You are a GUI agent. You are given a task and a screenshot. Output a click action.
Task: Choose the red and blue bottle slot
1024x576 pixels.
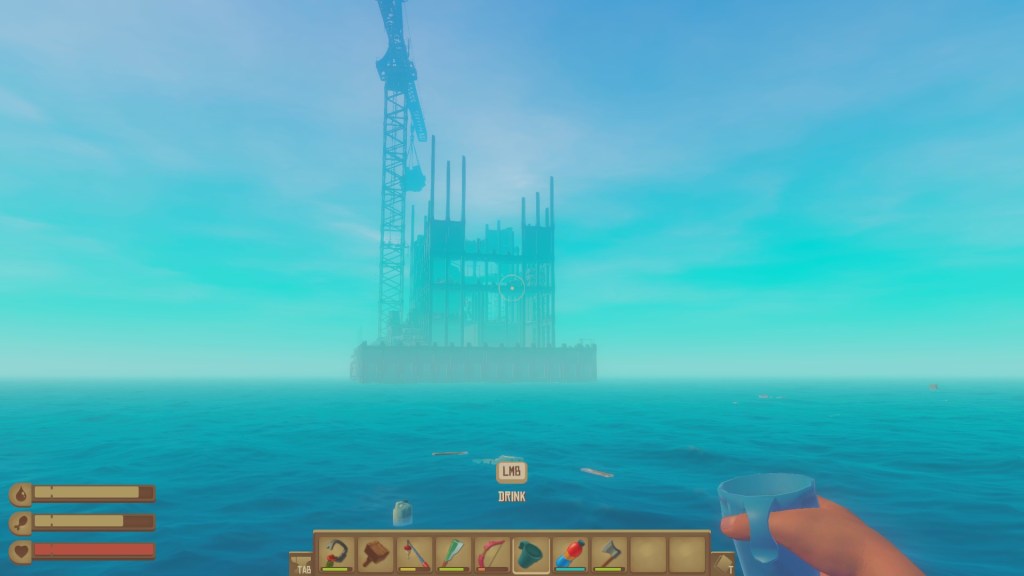point(570,553)
